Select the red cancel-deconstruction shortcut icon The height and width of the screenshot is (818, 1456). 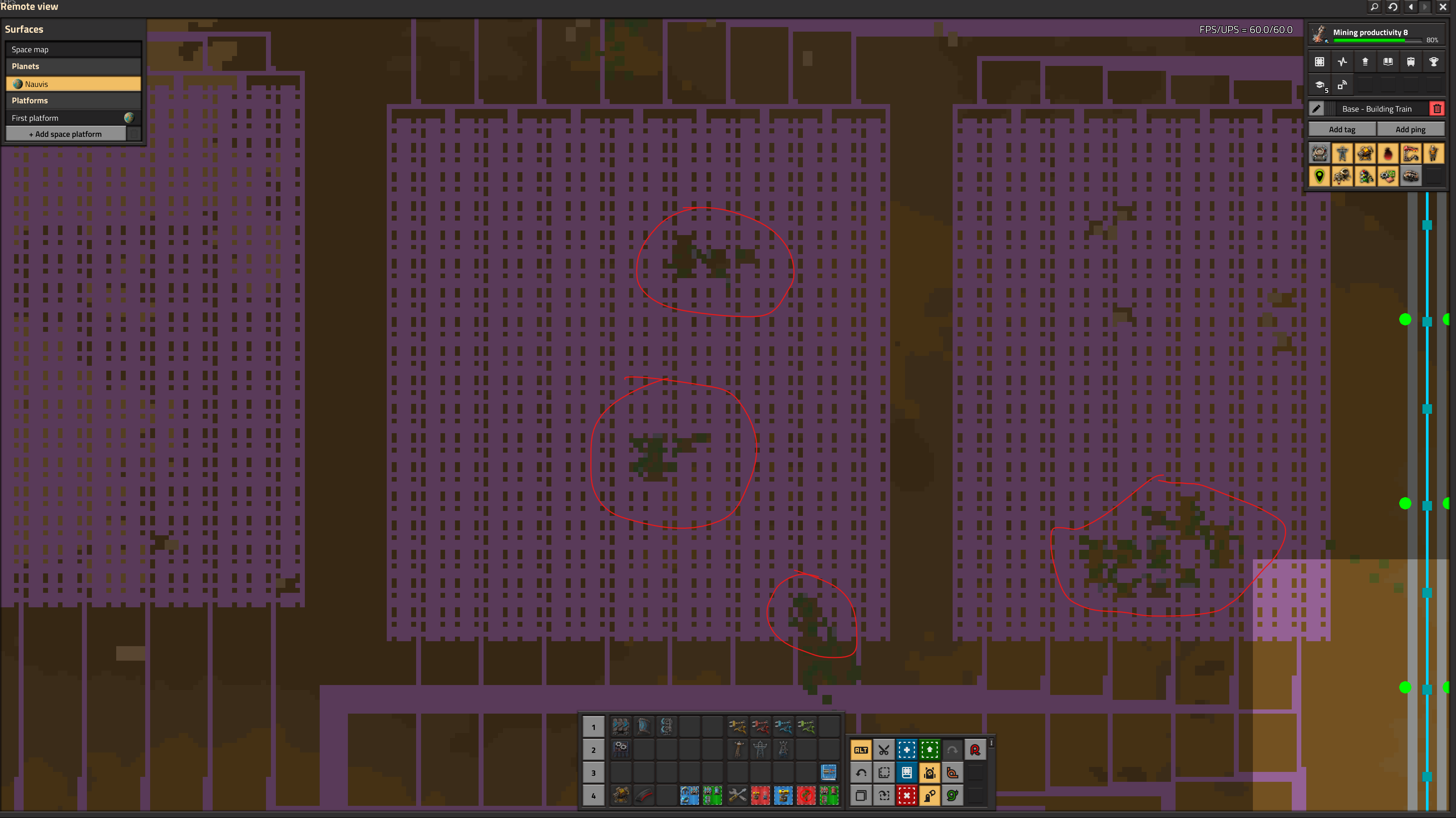click(907, 795)
